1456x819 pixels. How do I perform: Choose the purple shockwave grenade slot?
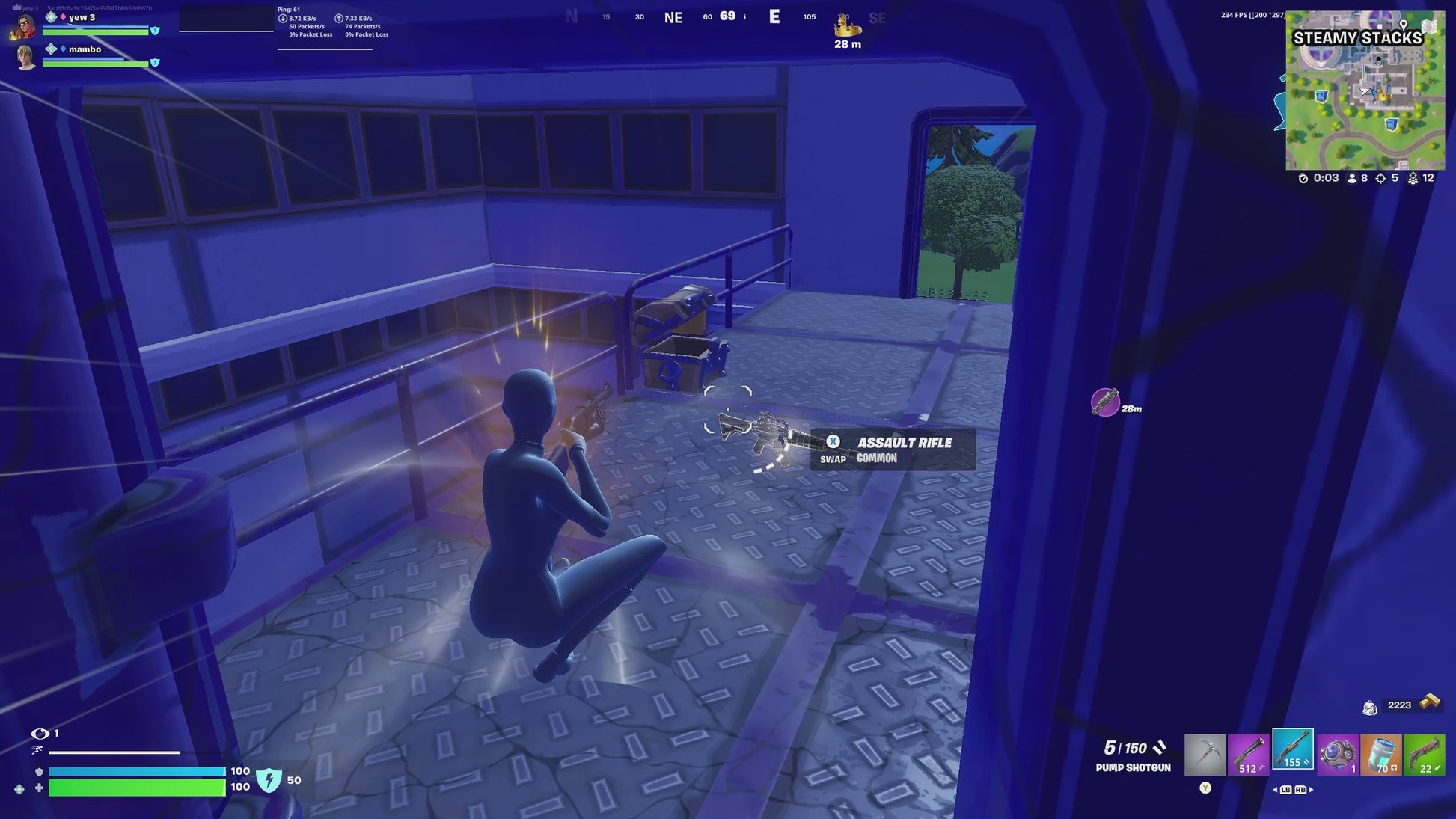point(1337,754)
